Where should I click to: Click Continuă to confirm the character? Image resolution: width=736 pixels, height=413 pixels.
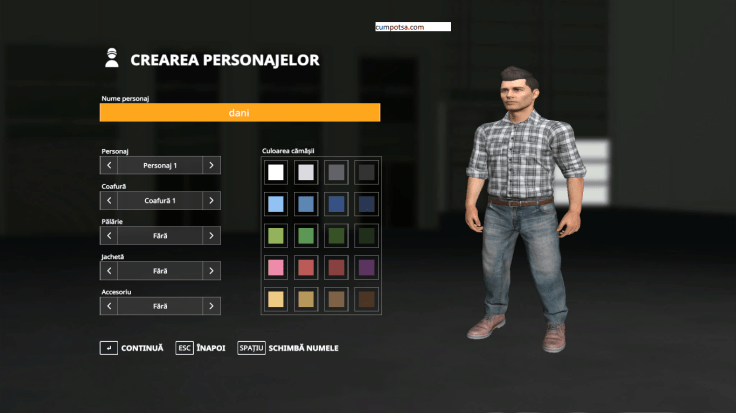click(132, 348)
